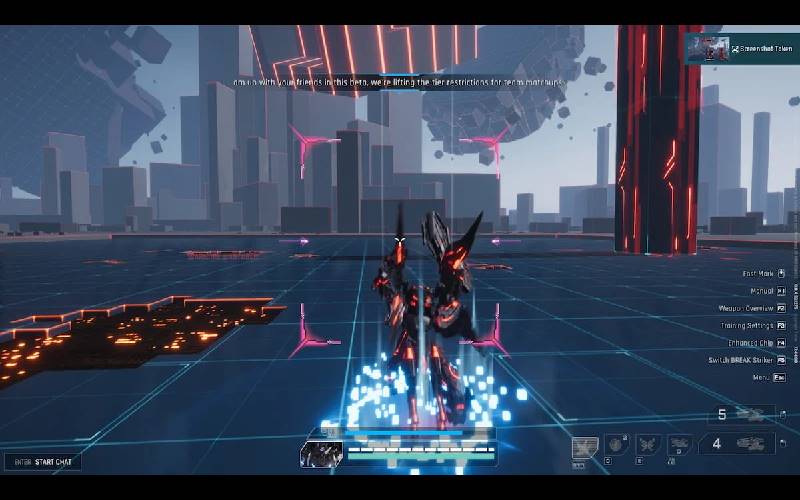
Task: Click the mech portrait beside the health bar
Action: [x=321, y=454]
